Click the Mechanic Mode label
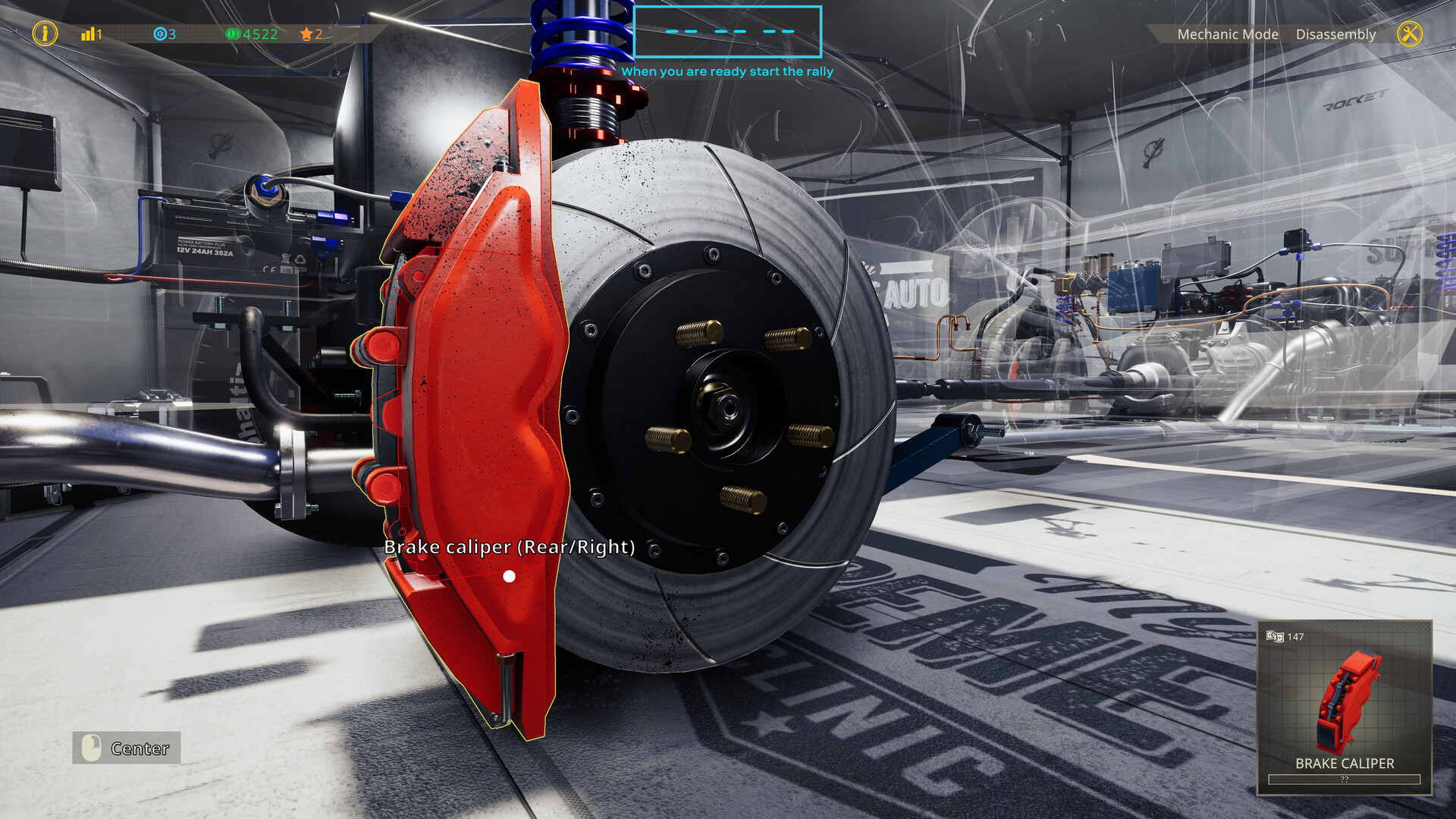The image size is (1456, 819). tap(1227, 34)
